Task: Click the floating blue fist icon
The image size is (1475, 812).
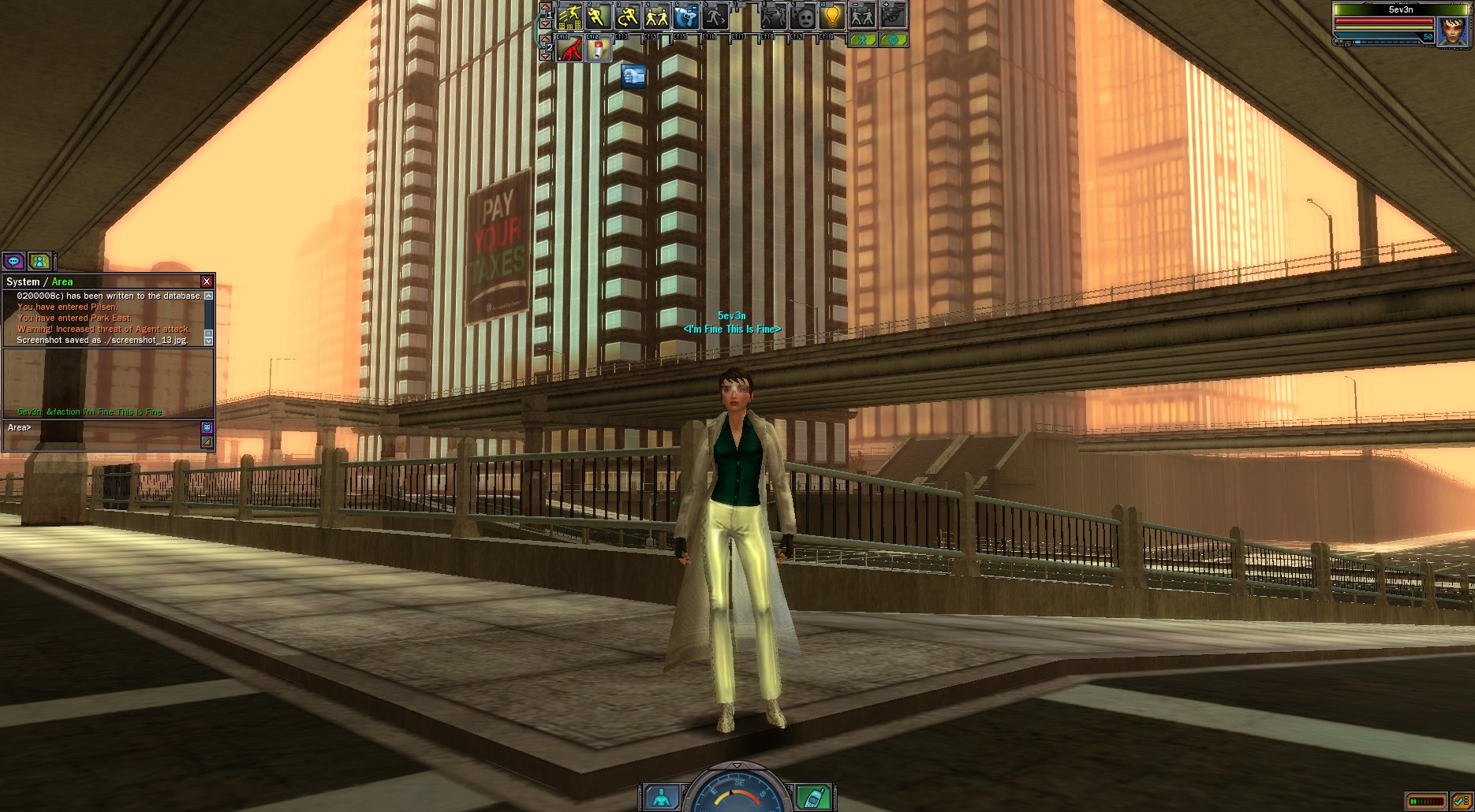Action: [x=633, y=76]
